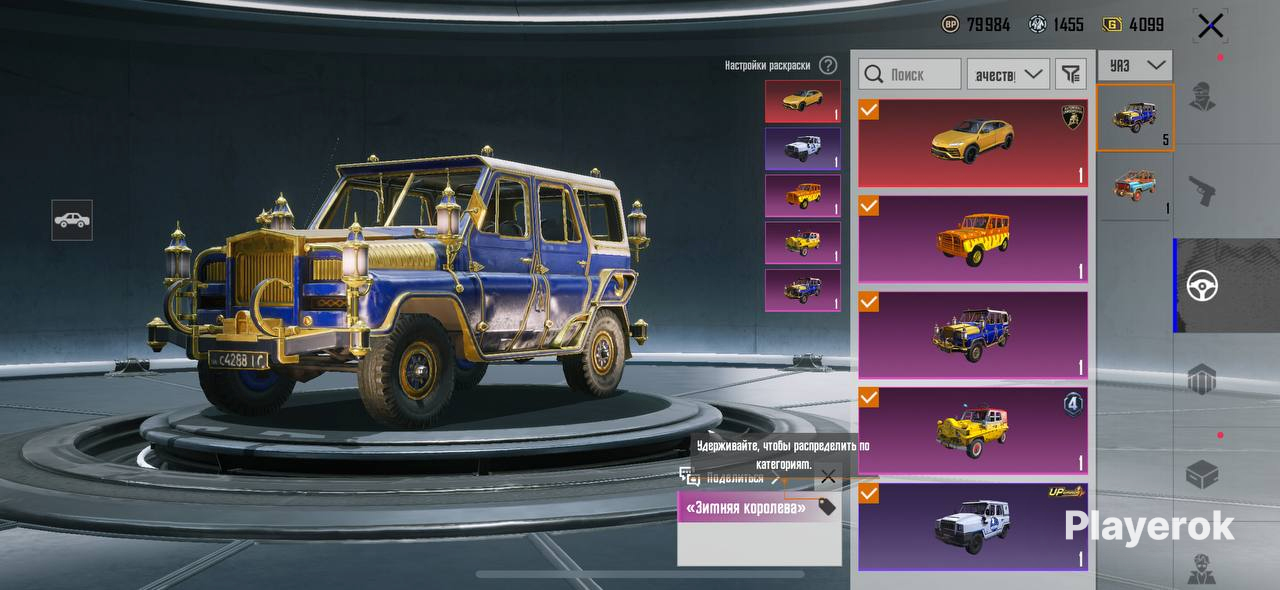Select the blue and gold UAZ skin card

click(972, 335)
